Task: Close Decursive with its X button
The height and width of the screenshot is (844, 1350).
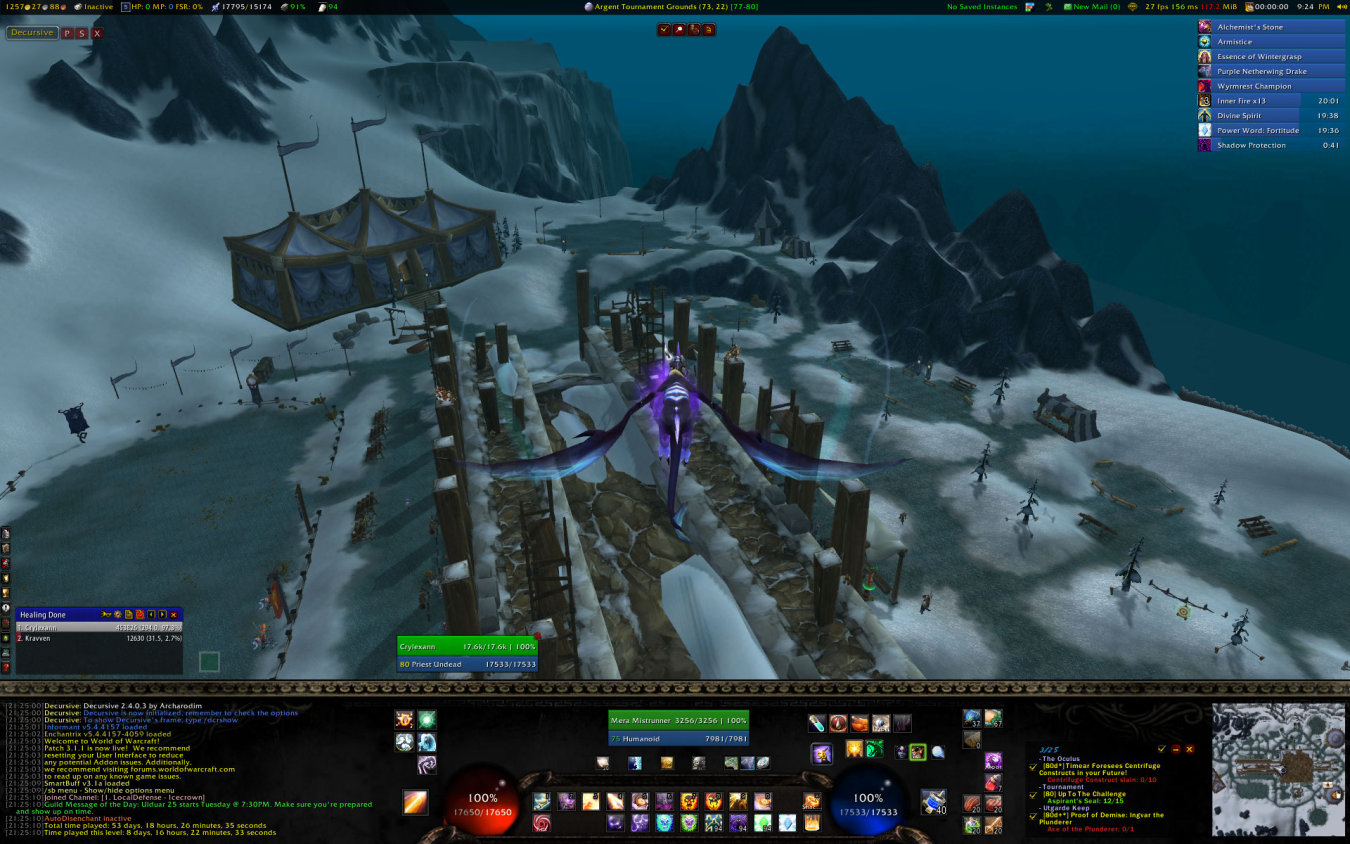Action: click(x=97, y=33)
